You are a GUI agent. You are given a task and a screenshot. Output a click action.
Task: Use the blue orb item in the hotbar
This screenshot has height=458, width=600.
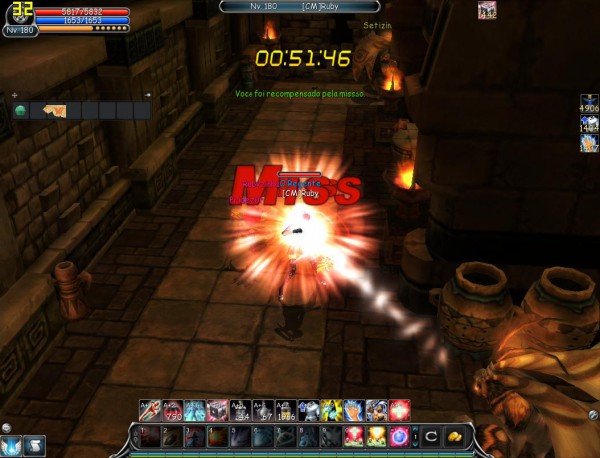pyautogui.click(x=398, y=437)
